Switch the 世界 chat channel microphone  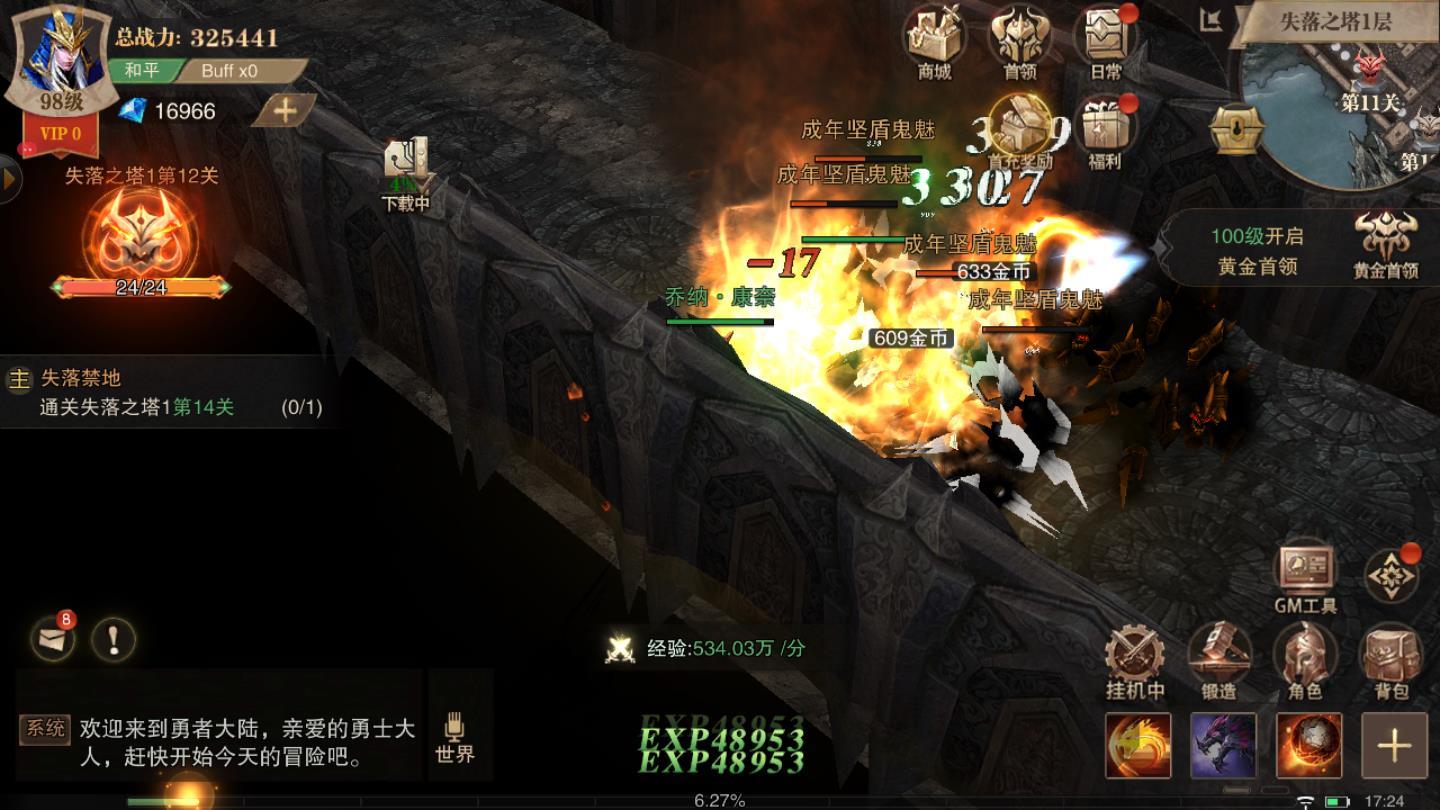(455, 736)
